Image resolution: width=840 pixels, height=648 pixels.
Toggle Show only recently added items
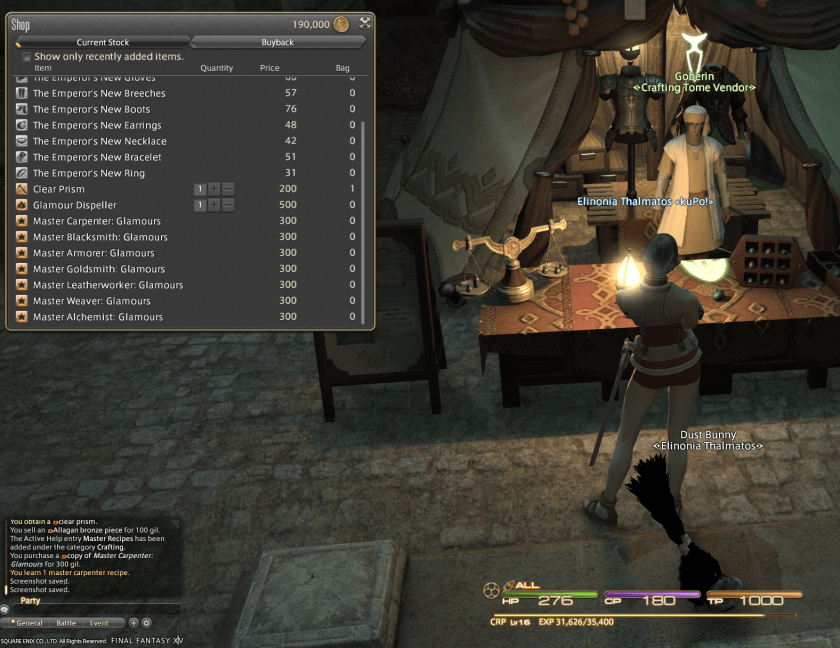[27, 57]
